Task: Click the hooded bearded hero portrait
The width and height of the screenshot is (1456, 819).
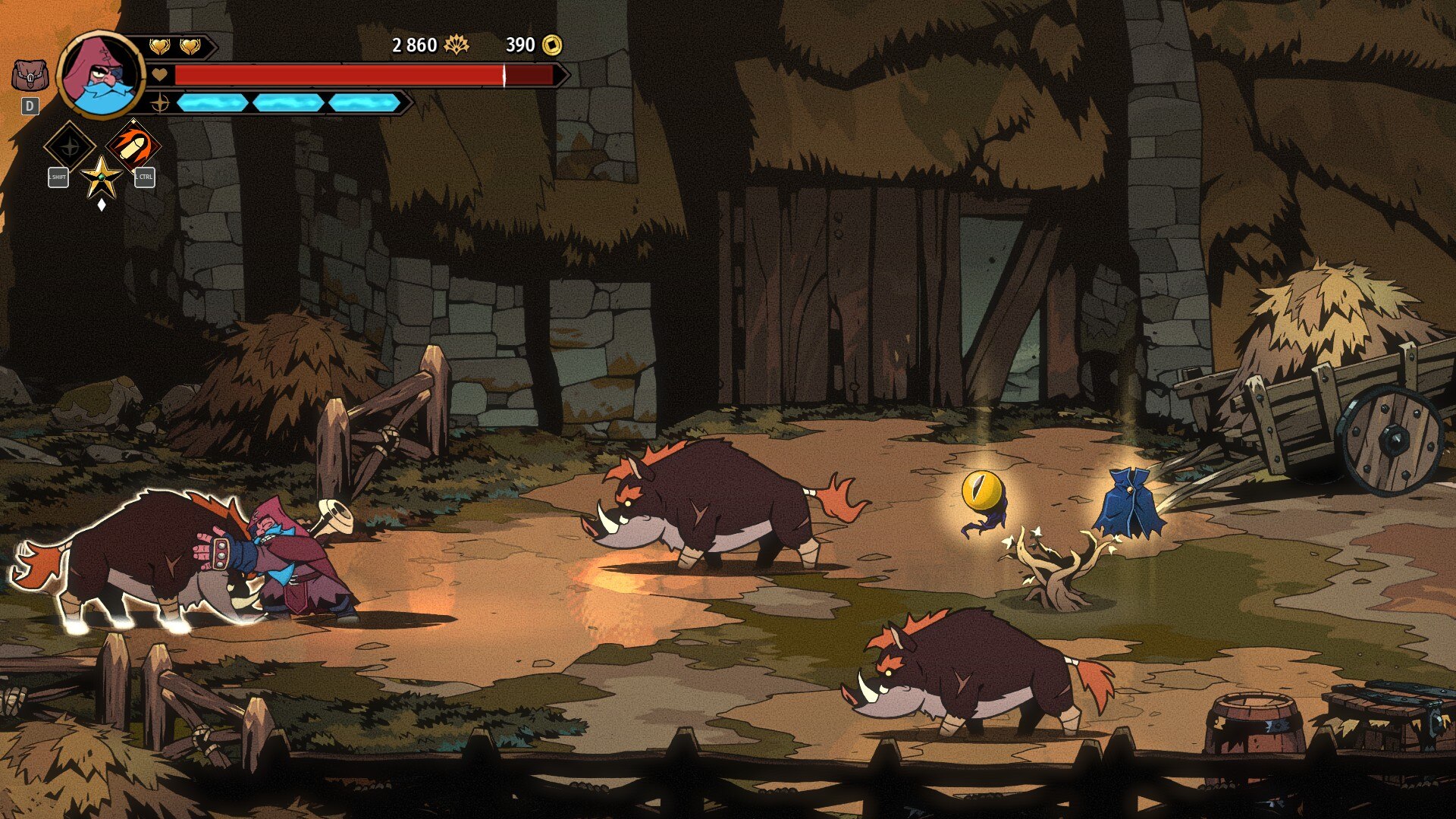Action: (x=100, y=75)
